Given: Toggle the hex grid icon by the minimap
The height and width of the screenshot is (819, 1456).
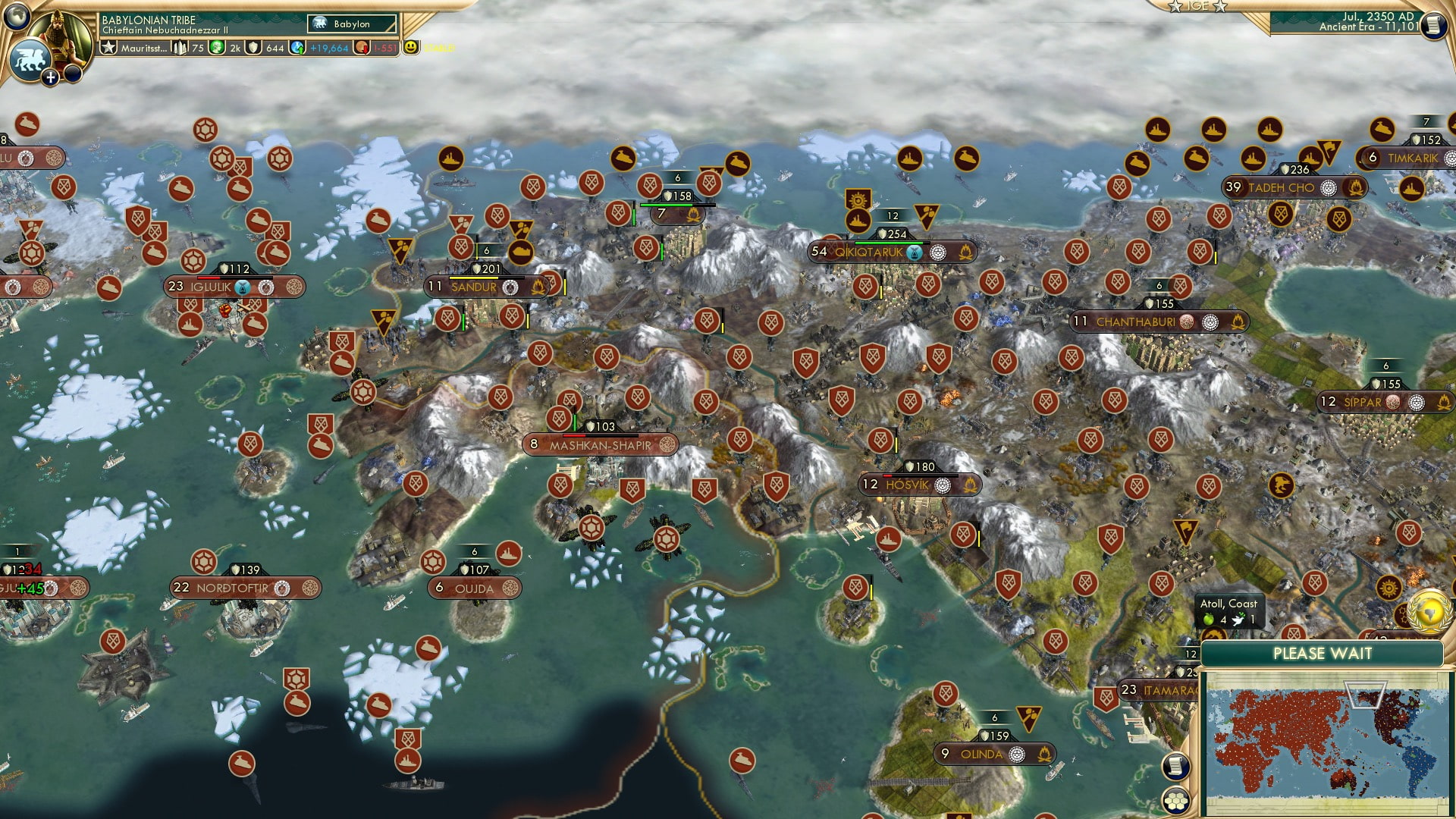Looking at the screenshot, I should pos(1176,800).
